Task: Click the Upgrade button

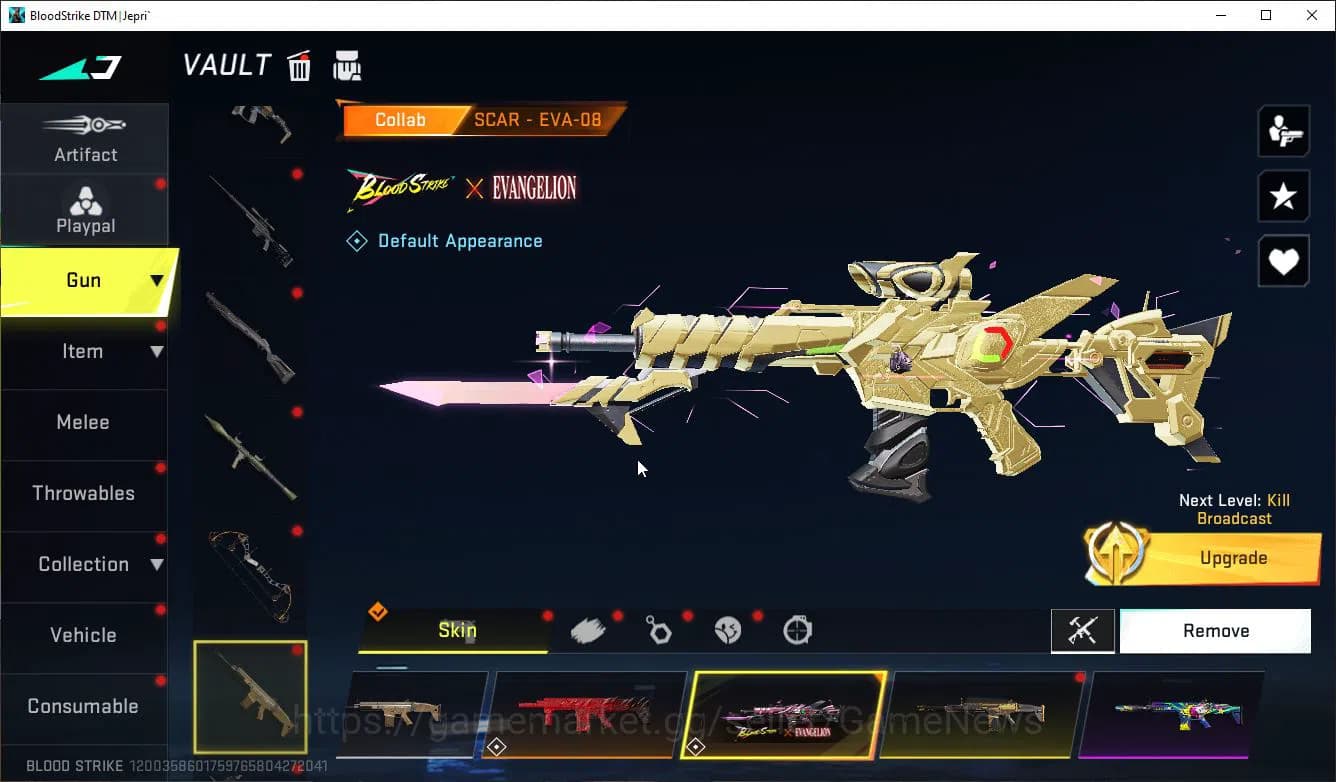Action: [x=1232, y=557]
